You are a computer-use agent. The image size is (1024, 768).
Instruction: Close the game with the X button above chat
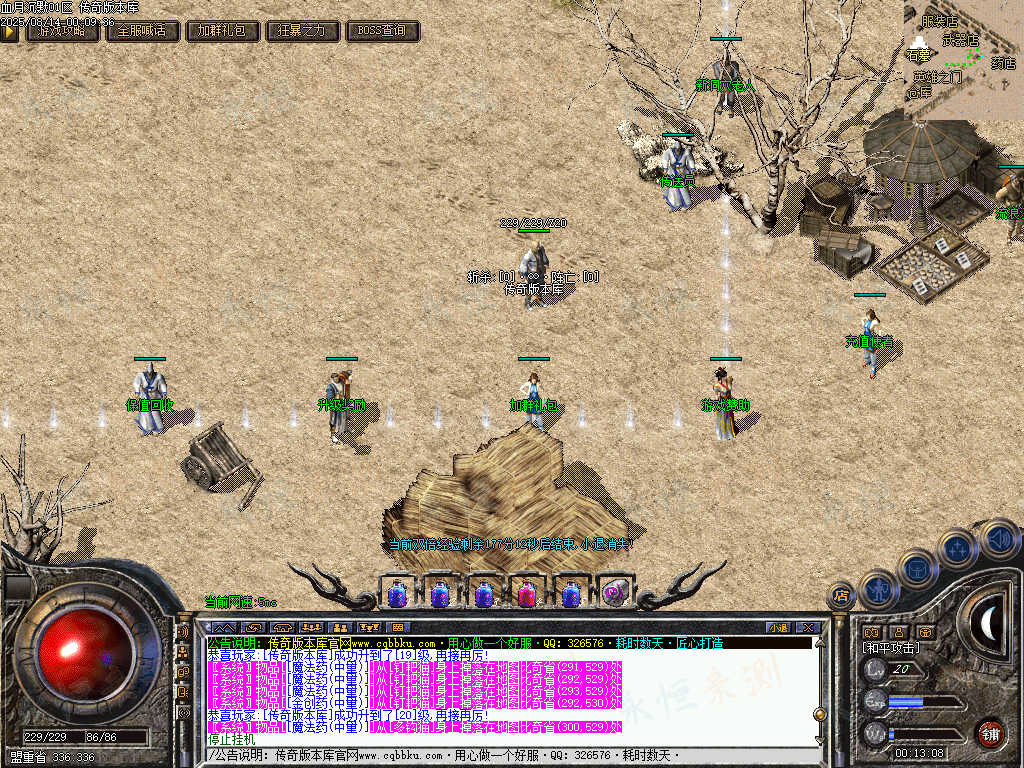(x=808, y=627)
